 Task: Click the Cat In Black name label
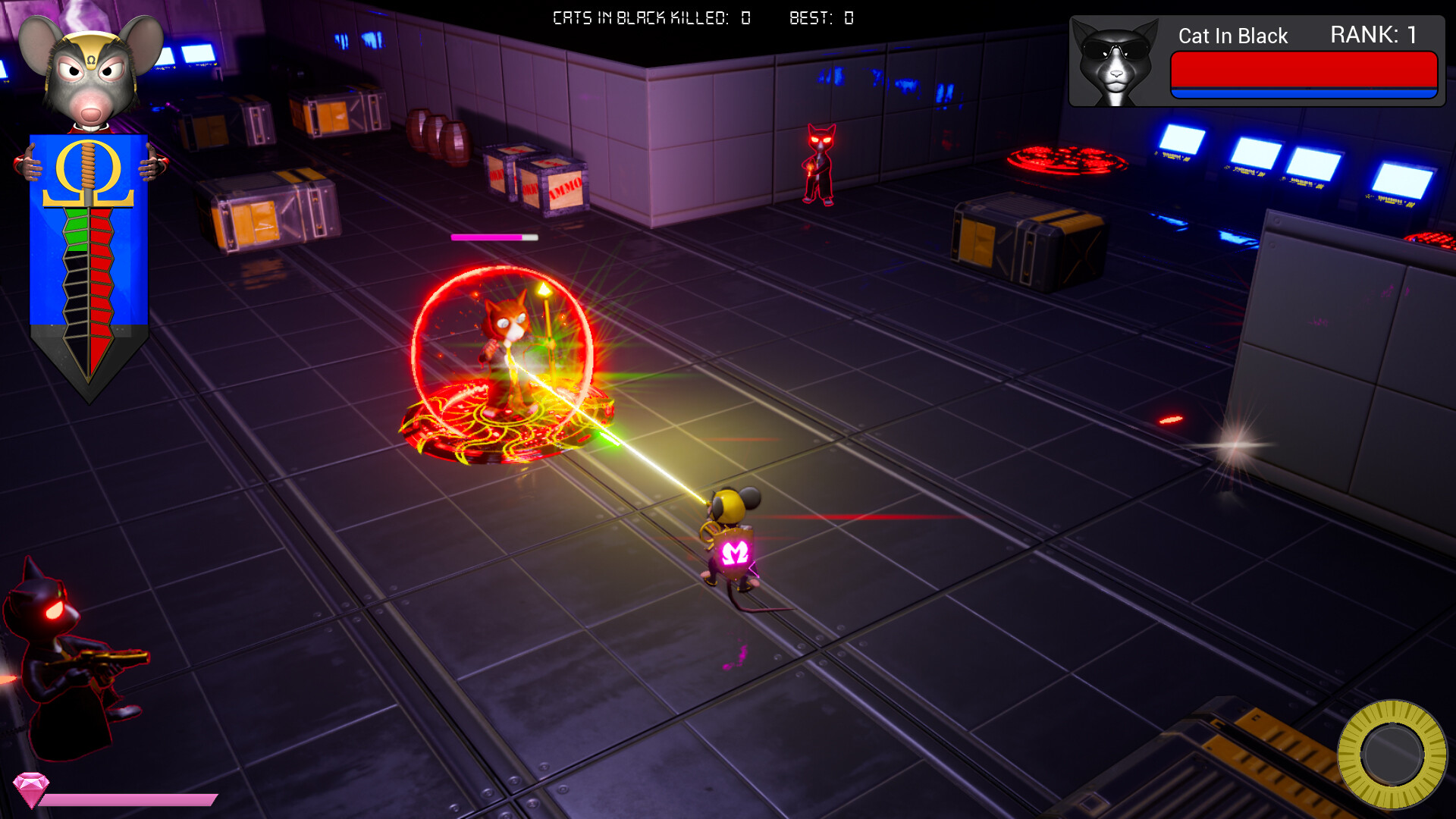[1232, 36]
